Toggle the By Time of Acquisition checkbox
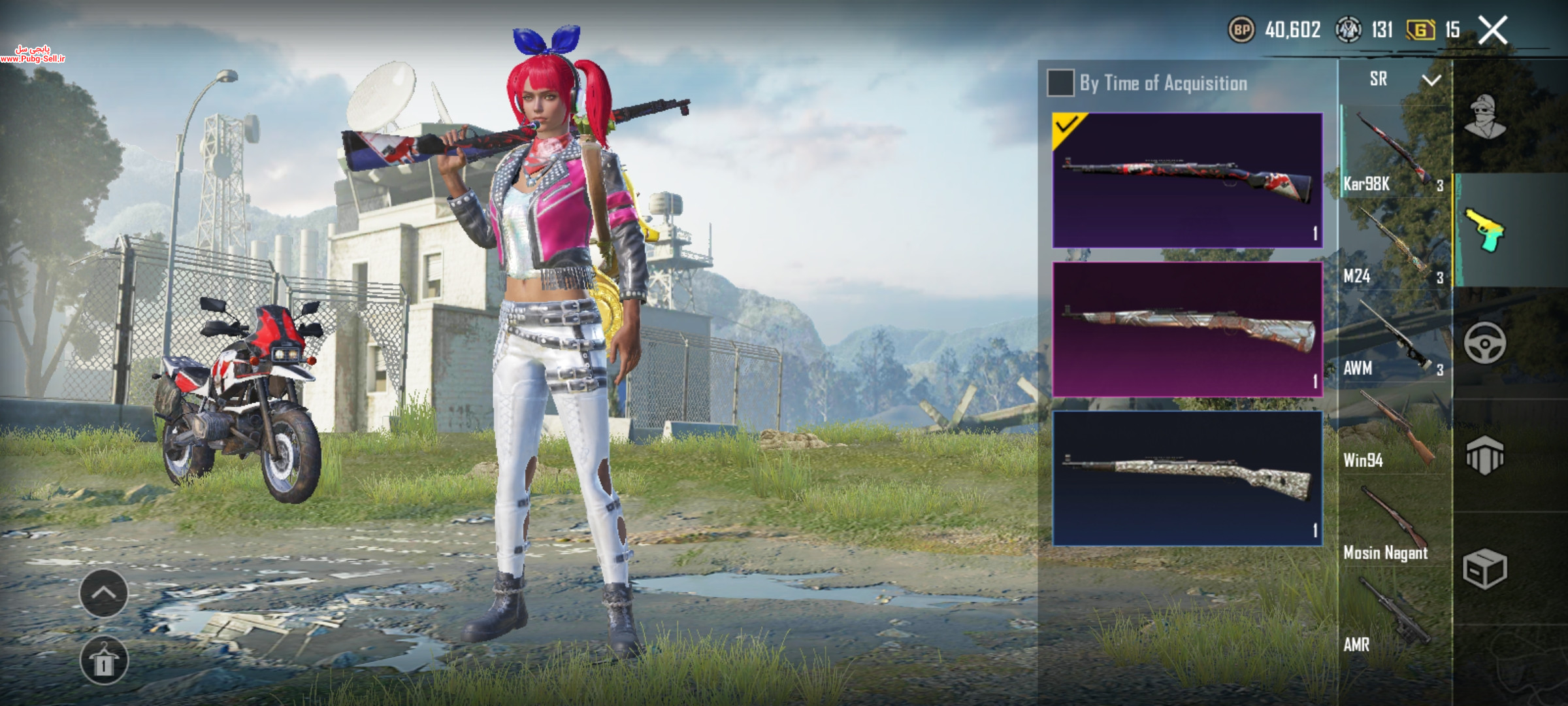 (1060, 83)
